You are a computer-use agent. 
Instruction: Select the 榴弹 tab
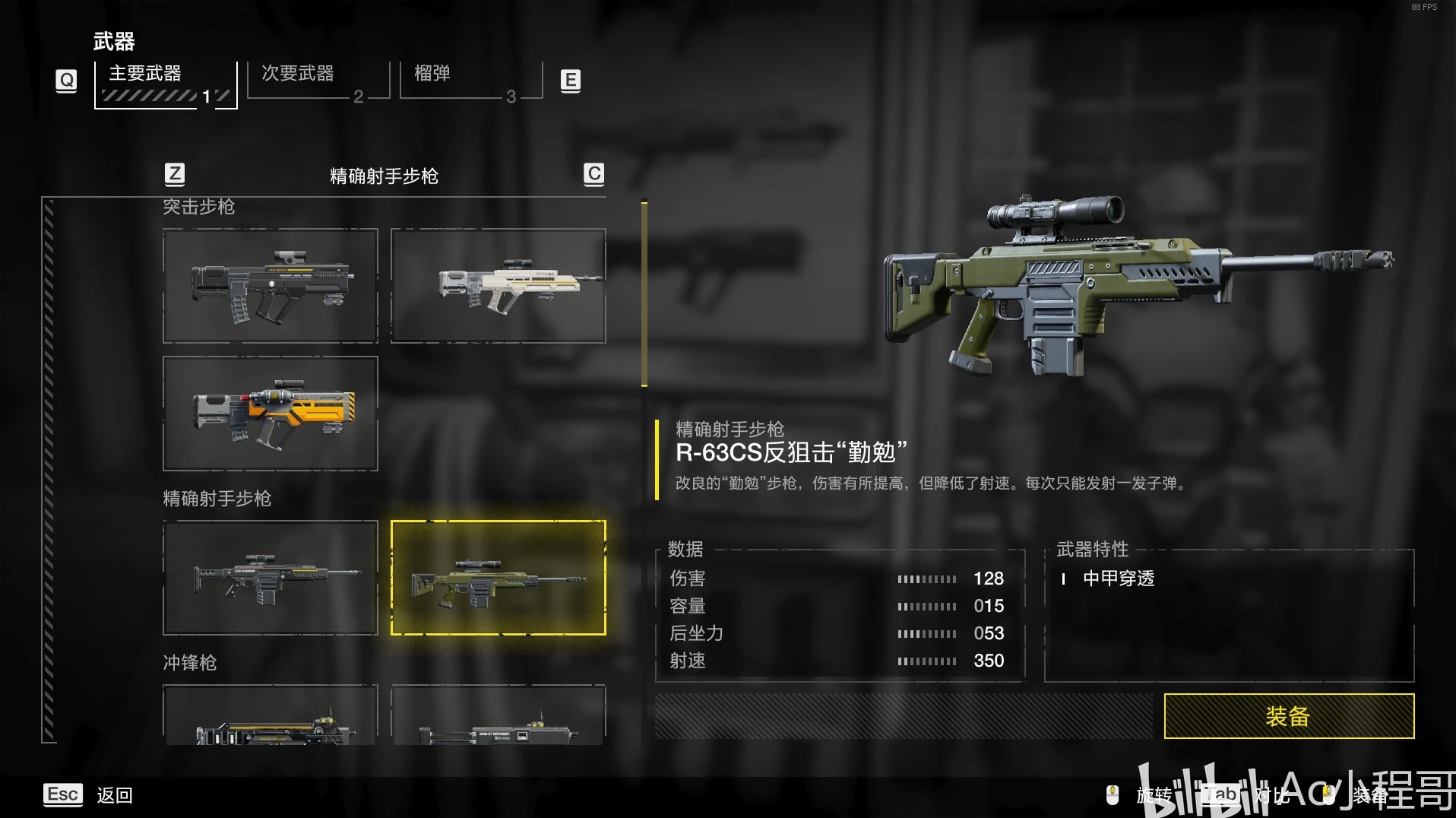[470, 81]
